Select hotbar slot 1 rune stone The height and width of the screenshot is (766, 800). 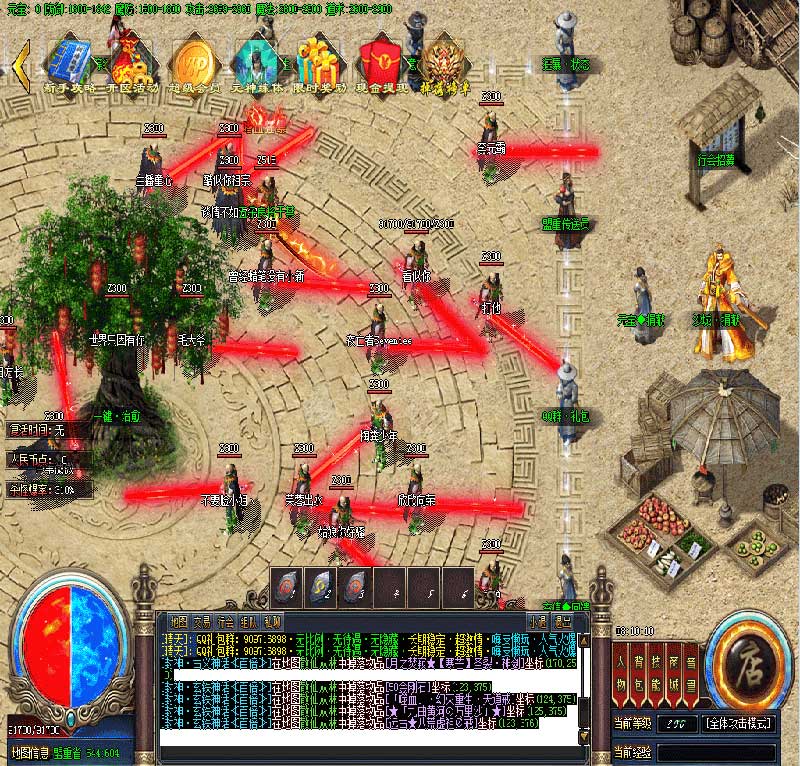(x=287, y=586)
